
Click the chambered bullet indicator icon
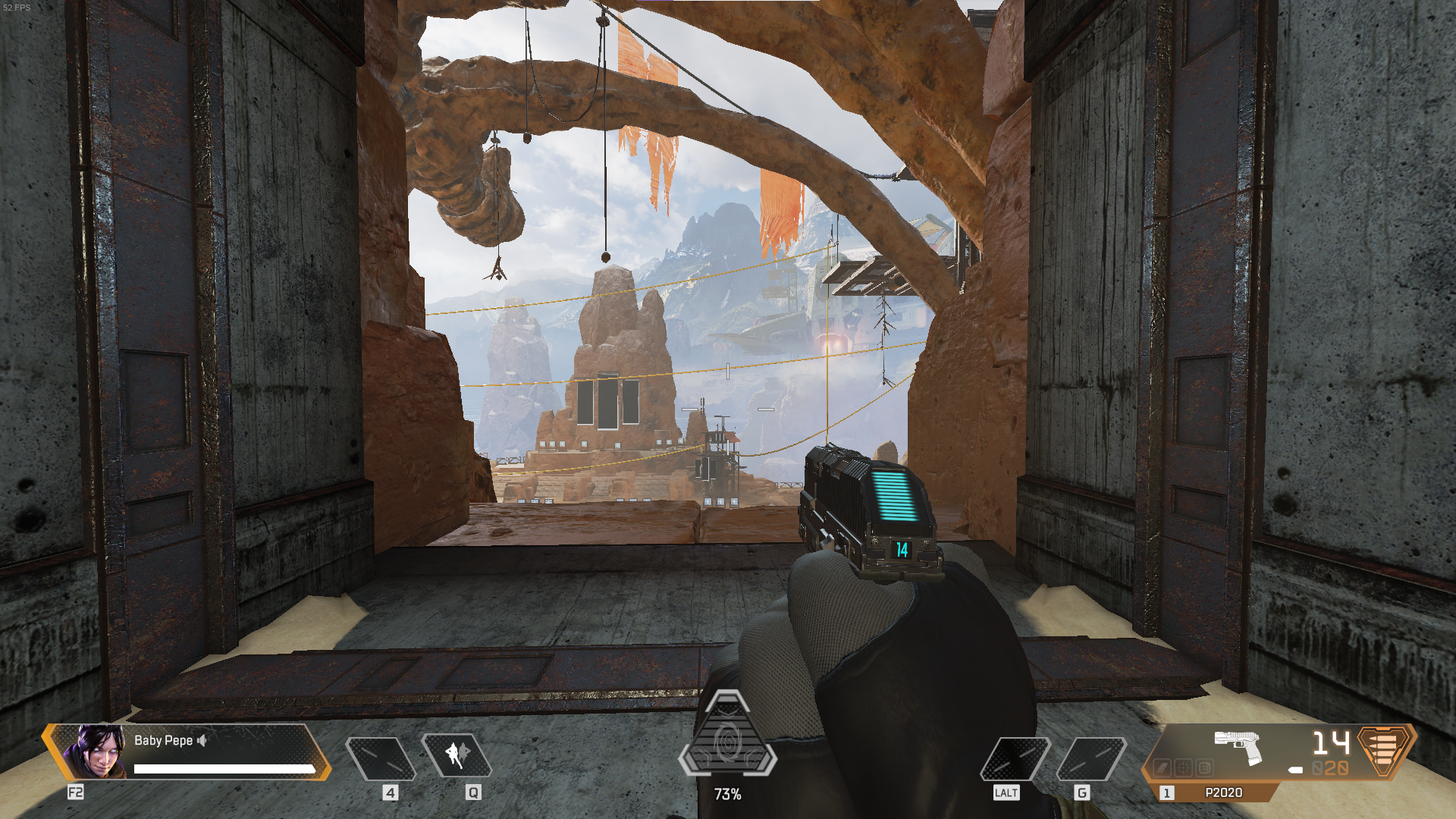pos(1295,769)
